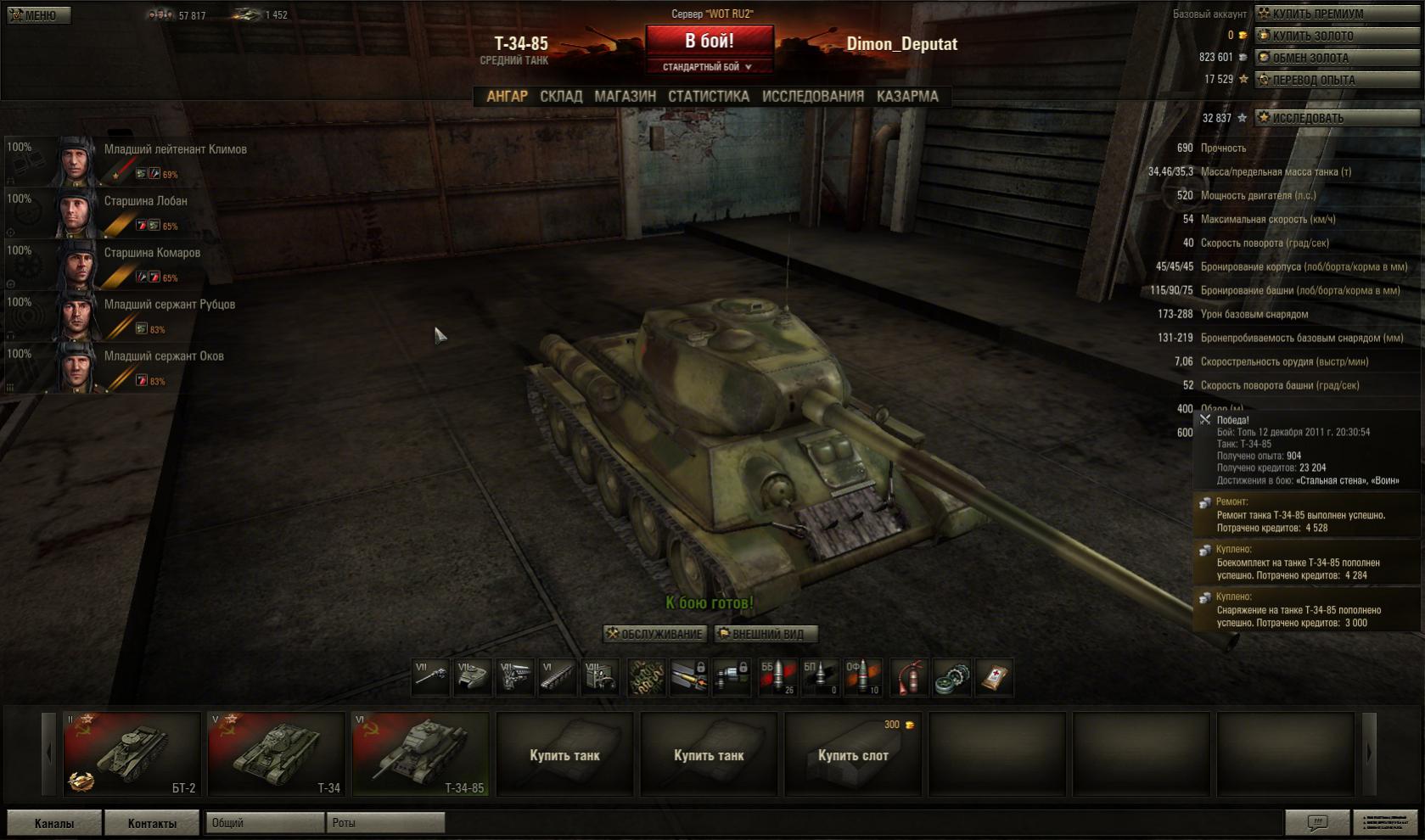1425x840 pixels.
Task: Click the Купить слот tile
Action: click(x=853, y=754)
